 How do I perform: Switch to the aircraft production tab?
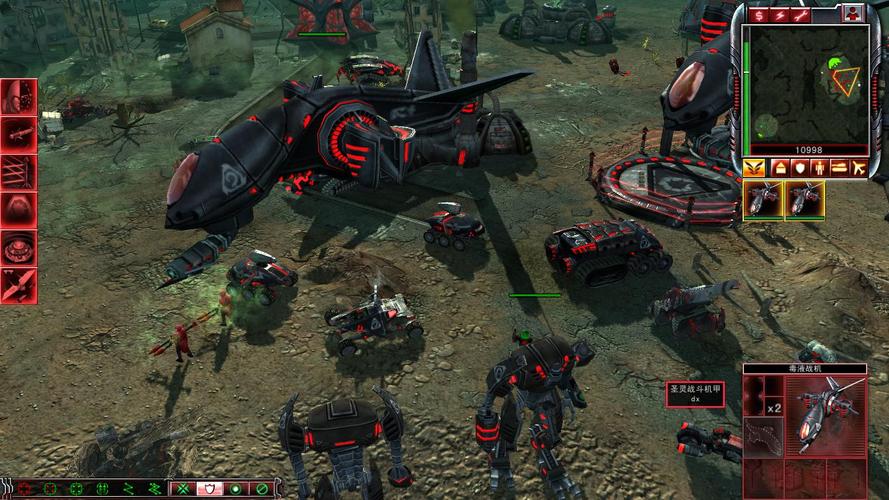point(860,167)
